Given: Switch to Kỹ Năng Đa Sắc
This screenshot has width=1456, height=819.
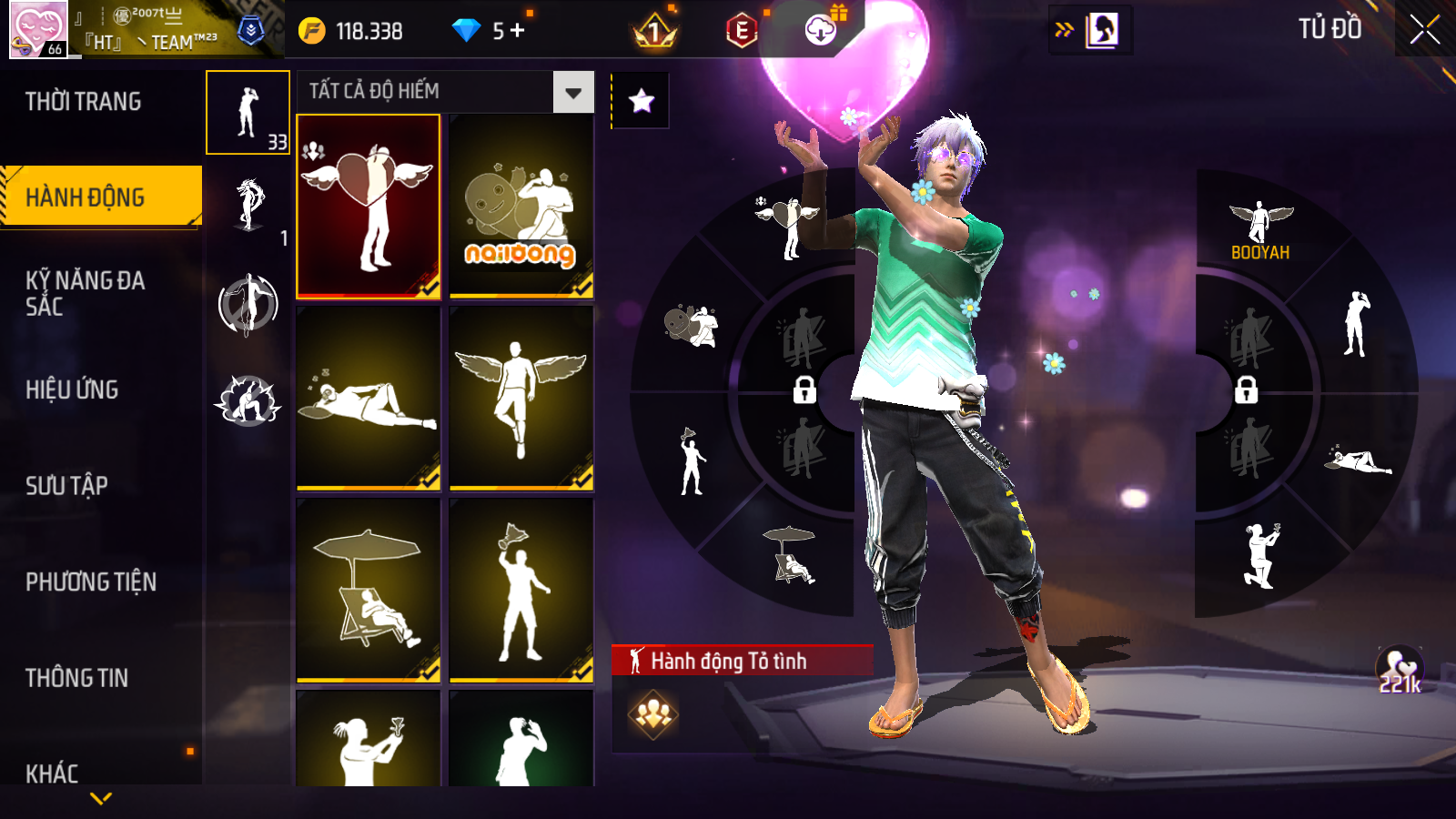Looking at the screenshot, I should pyautogui.click(x=86, y=293).
